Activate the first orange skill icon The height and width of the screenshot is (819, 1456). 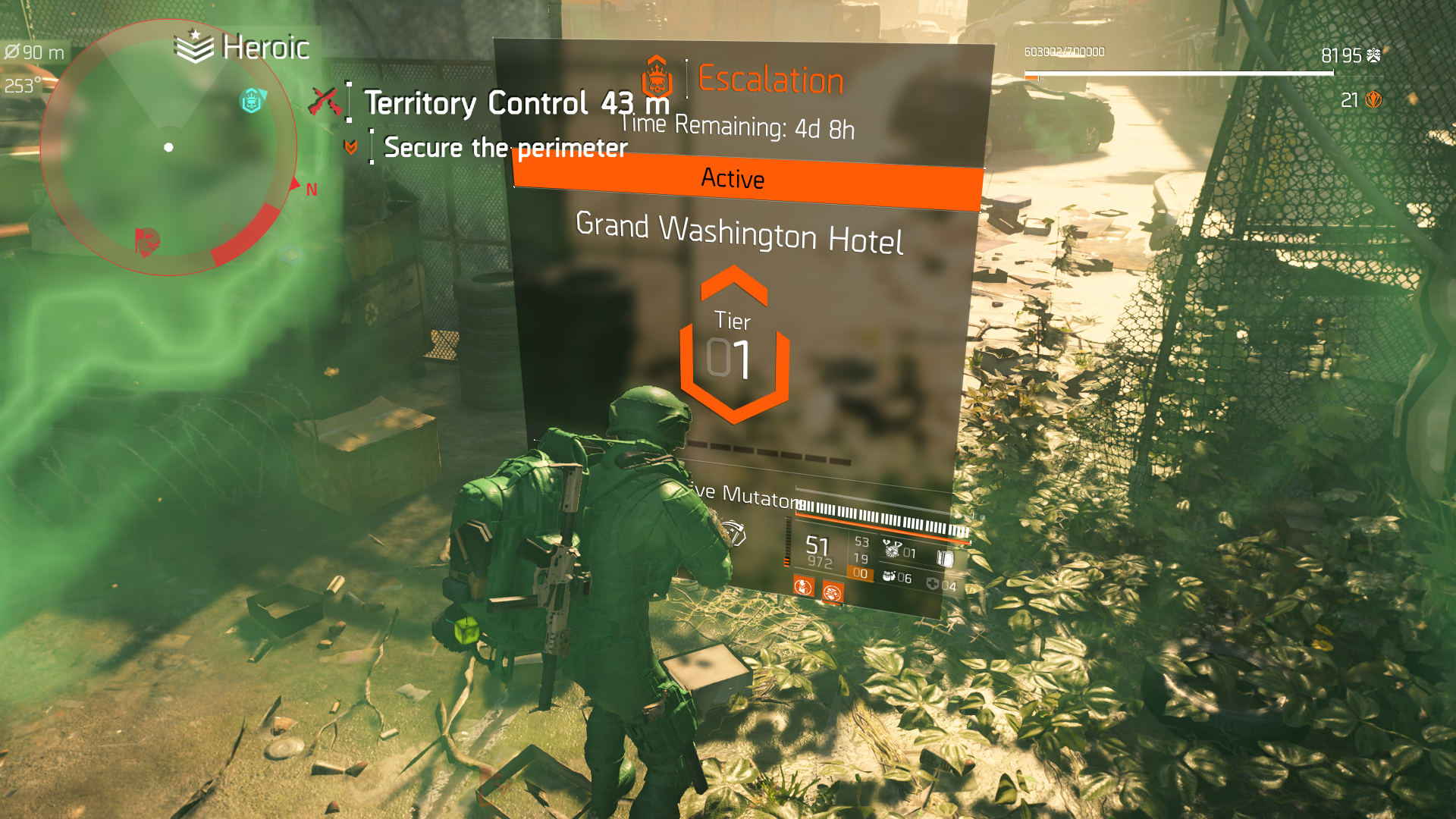tap(803, 586)
